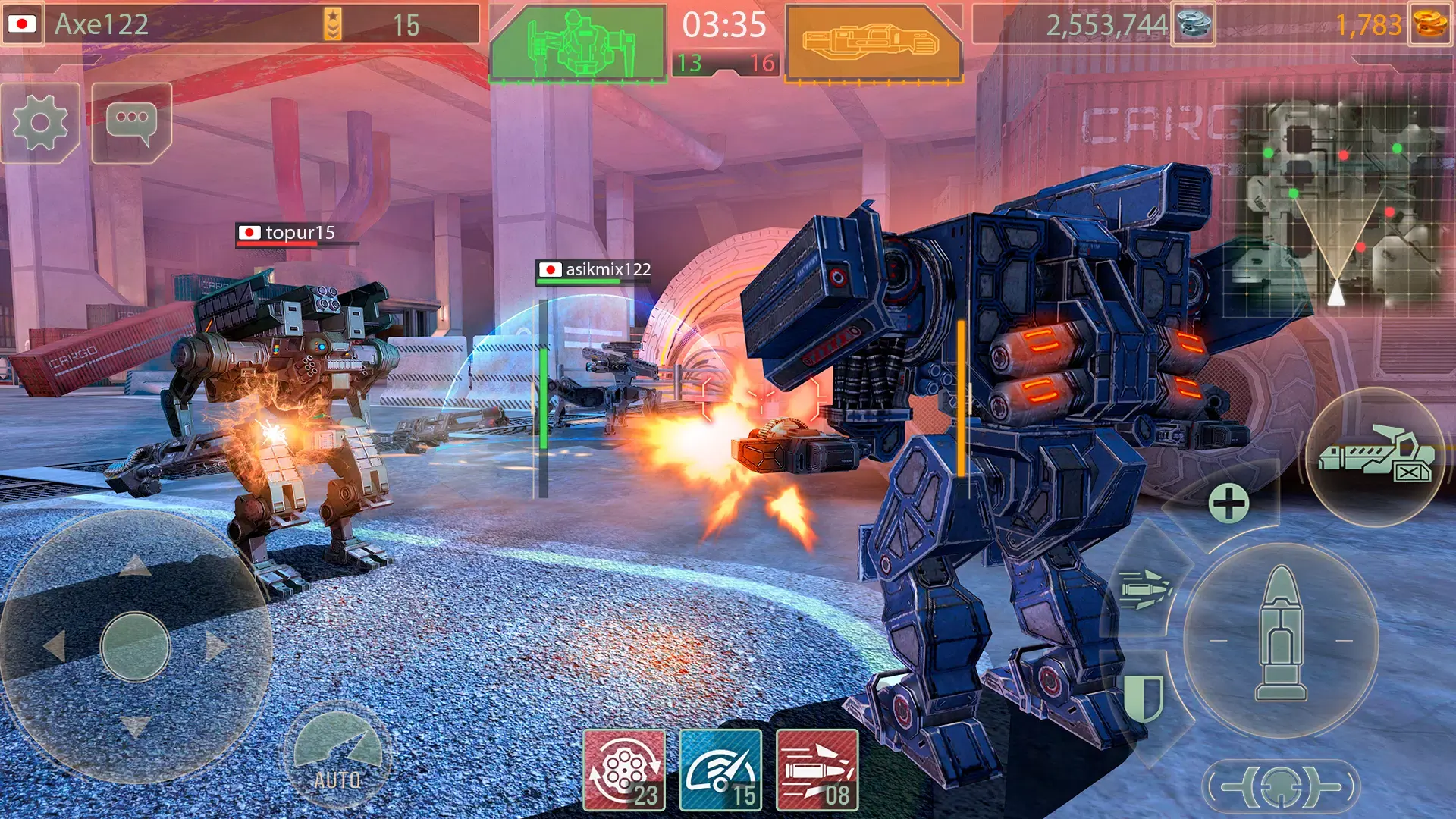
Task: Tap the joystick up arrow
Action: pyautogui.click(x=136, y=565)
